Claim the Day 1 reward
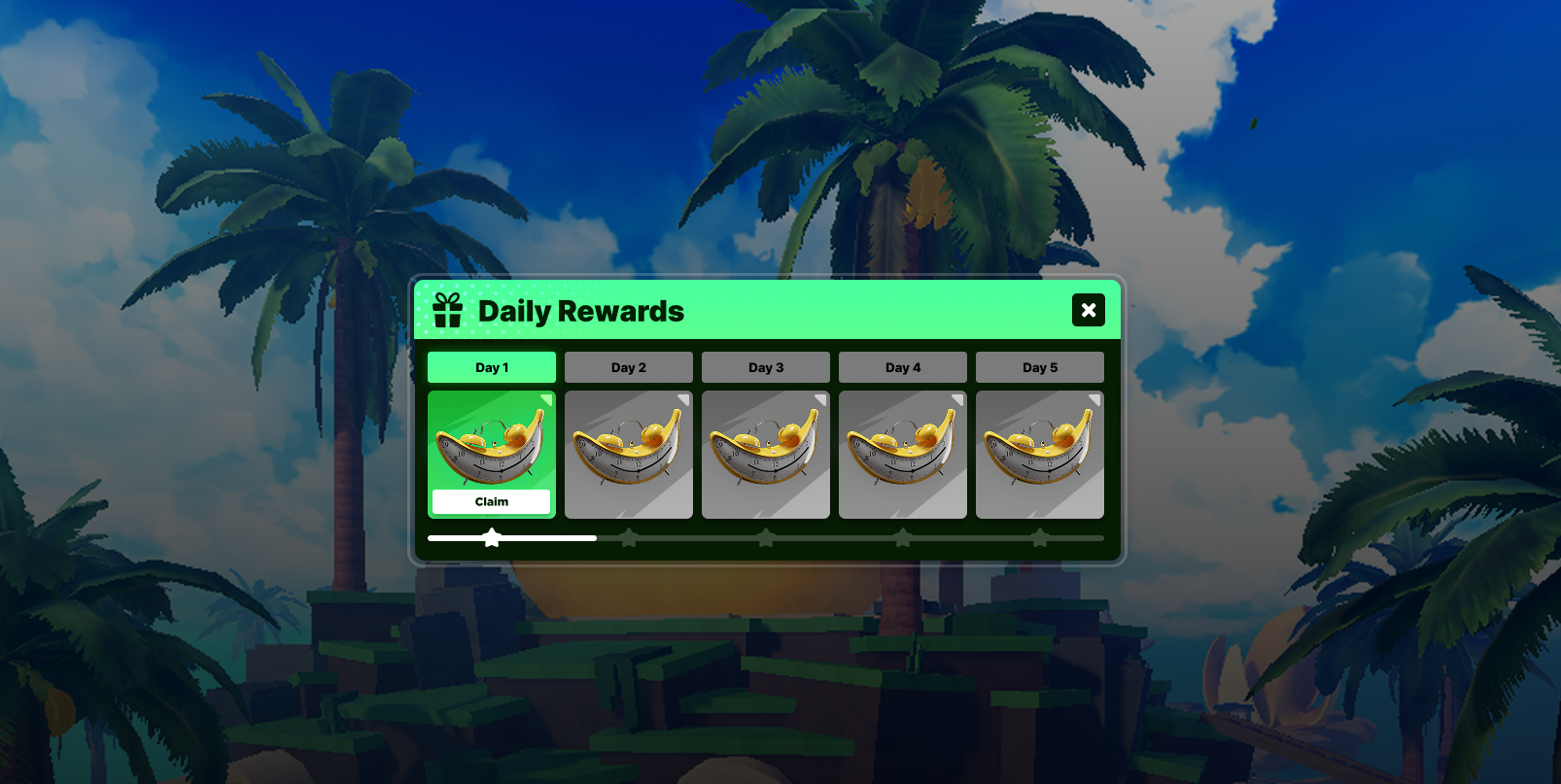The height and width of the screenshot is (784, 1561). 491,501
